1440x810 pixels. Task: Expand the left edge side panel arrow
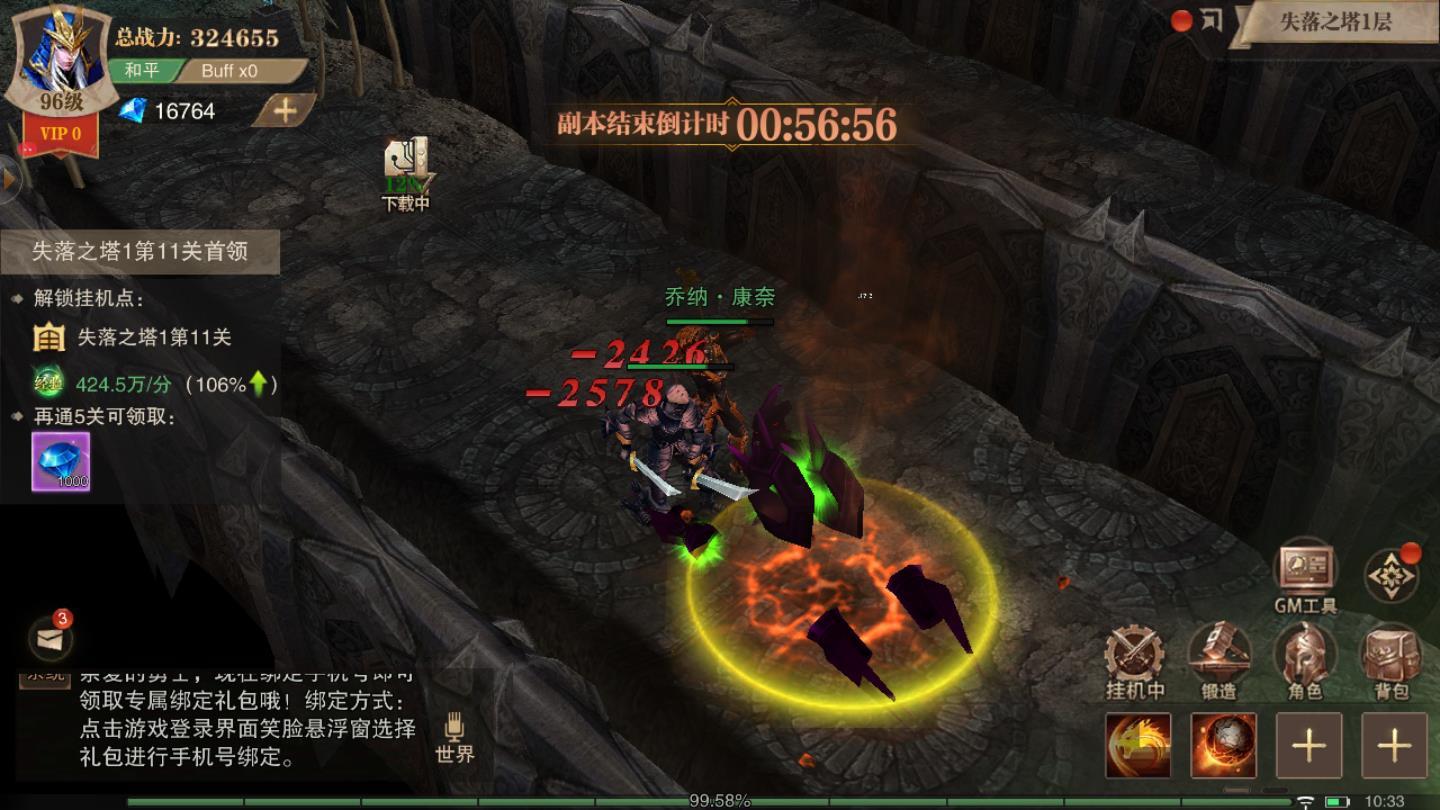10,180
